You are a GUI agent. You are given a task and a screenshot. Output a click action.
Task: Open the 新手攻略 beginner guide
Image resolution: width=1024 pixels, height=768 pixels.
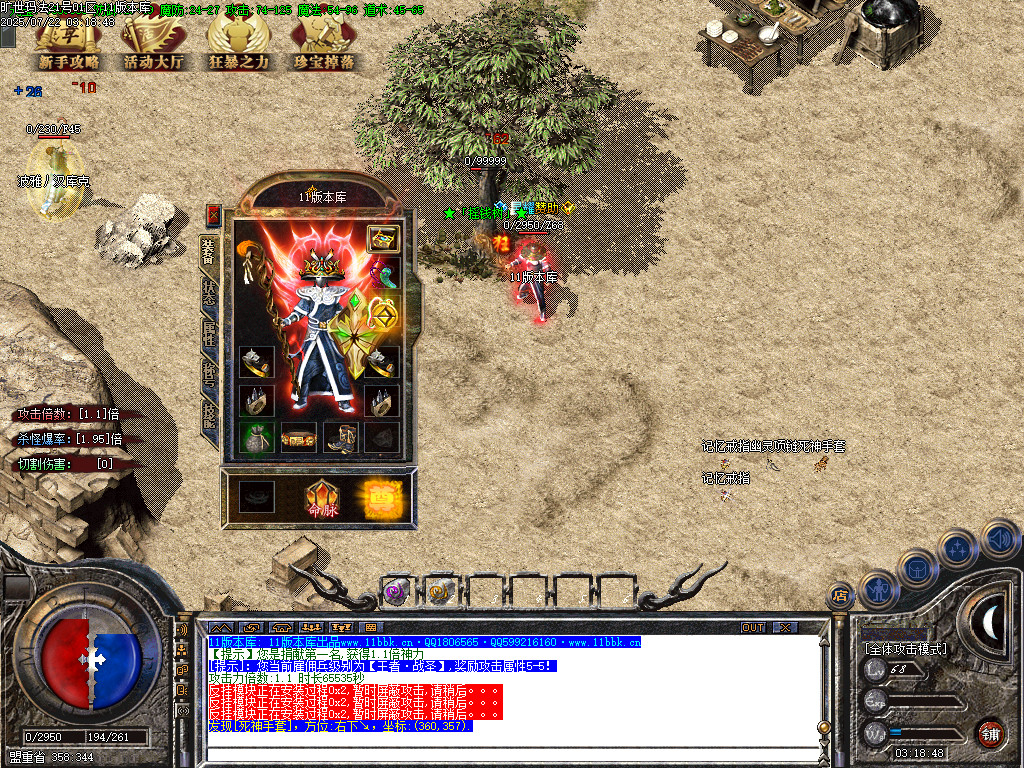[69, 45]
